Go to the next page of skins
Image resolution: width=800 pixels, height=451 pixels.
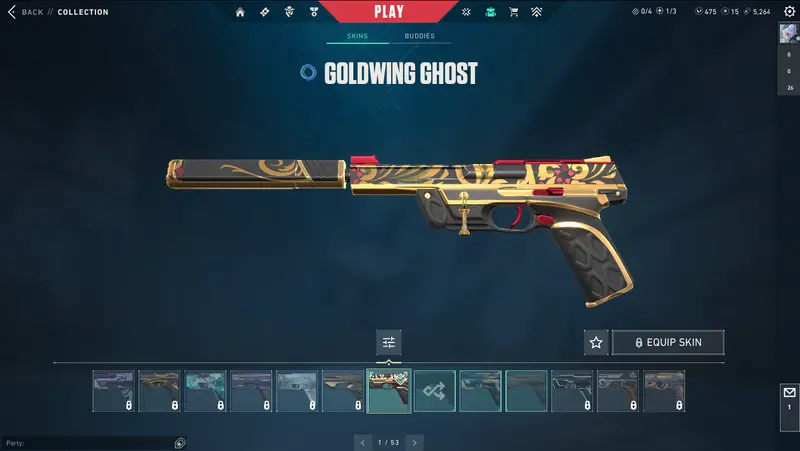(x=414, y=442)
